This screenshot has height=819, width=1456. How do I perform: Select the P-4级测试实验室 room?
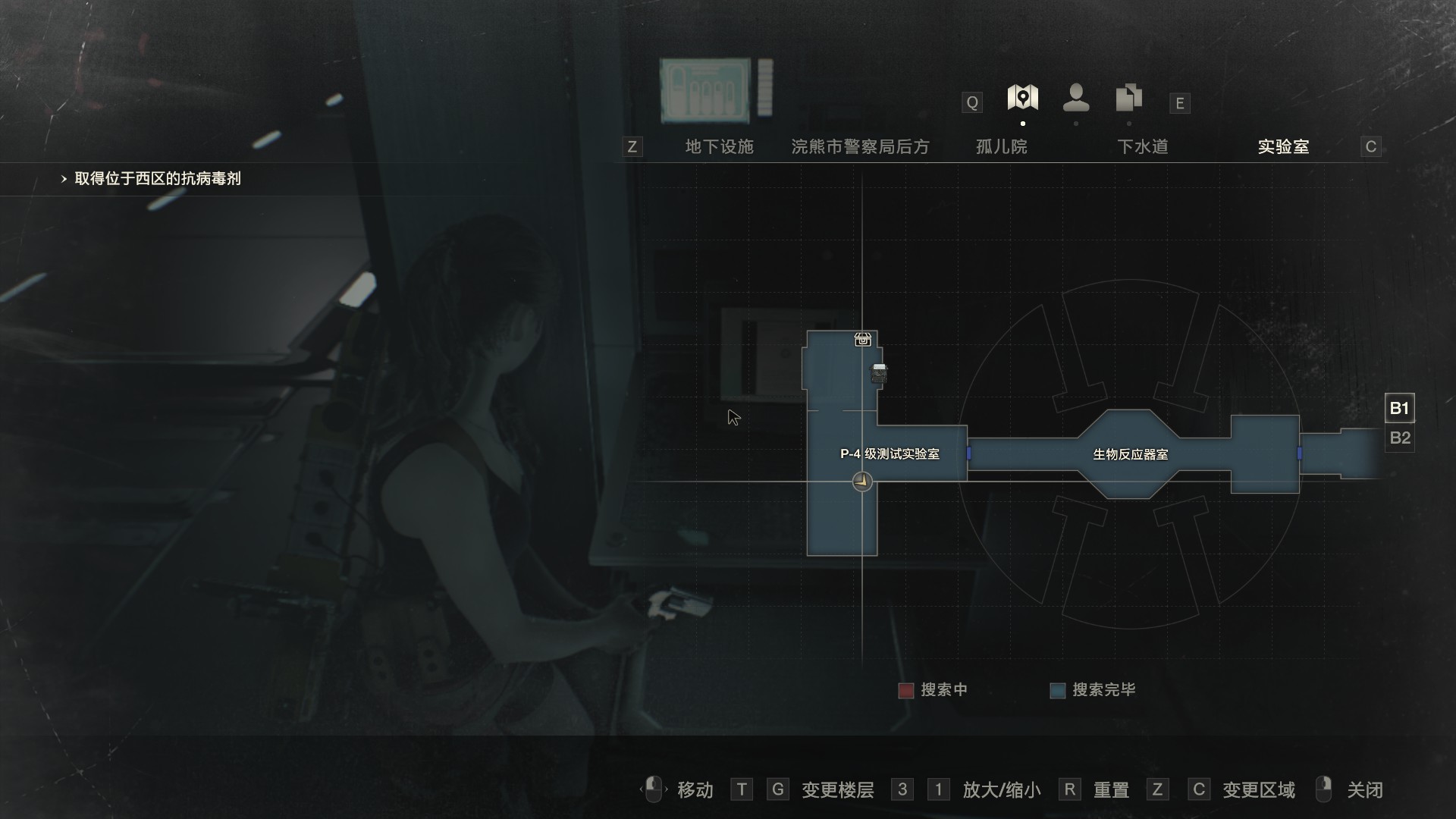click(x=890, y=453)
